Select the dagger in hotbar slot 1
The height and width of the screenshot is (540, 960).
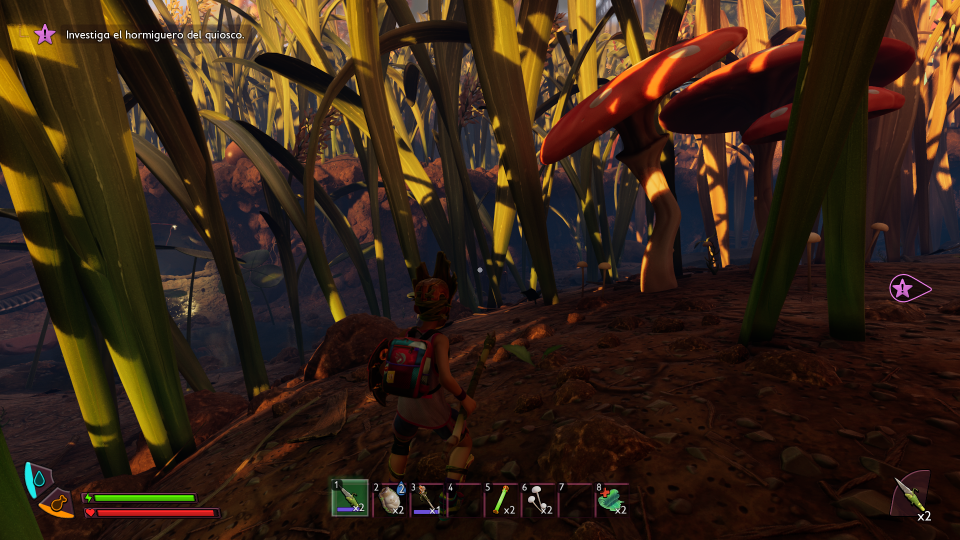(x=350, y=497)
